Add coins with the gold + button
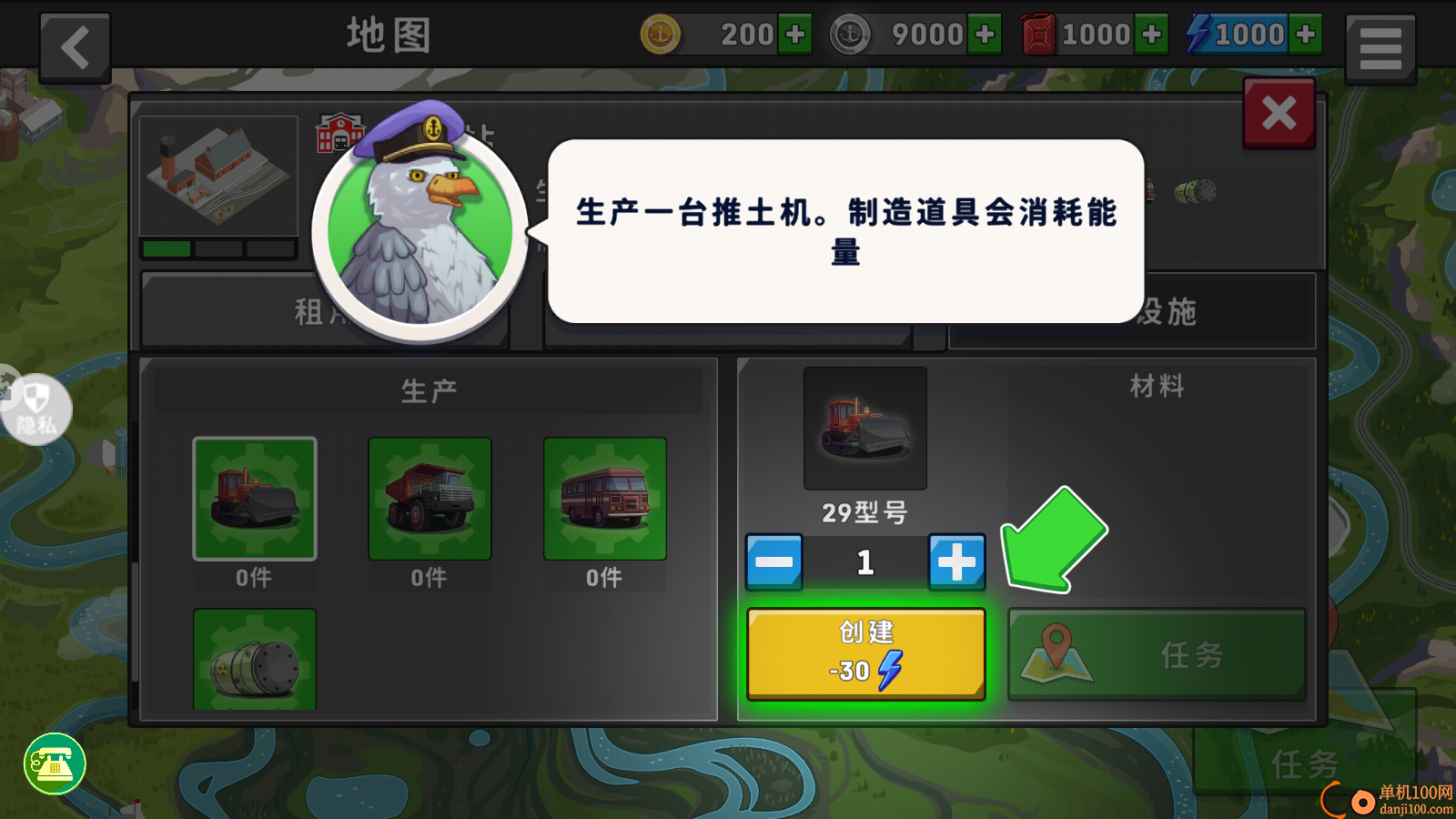1456x819 pixels. click(x=796, y=33)
